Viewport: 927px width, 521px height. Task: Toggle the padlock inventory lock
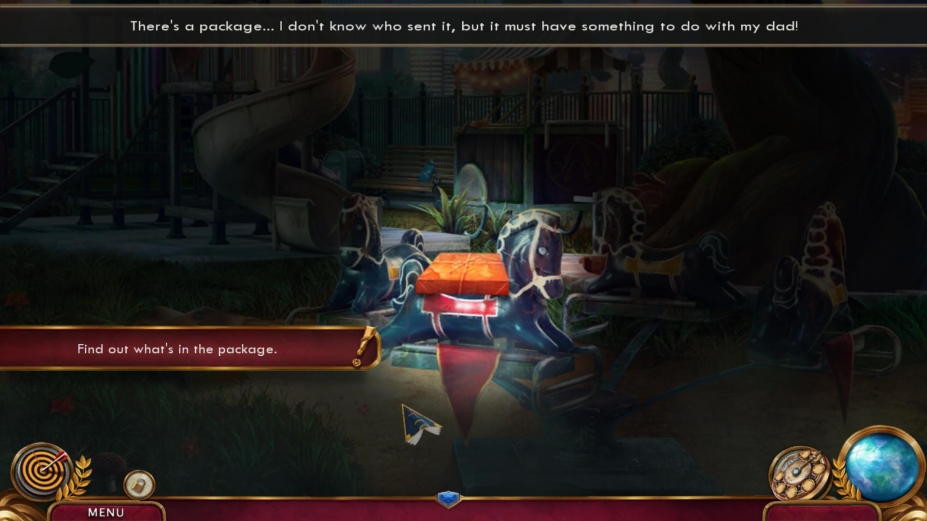[139, 484]
